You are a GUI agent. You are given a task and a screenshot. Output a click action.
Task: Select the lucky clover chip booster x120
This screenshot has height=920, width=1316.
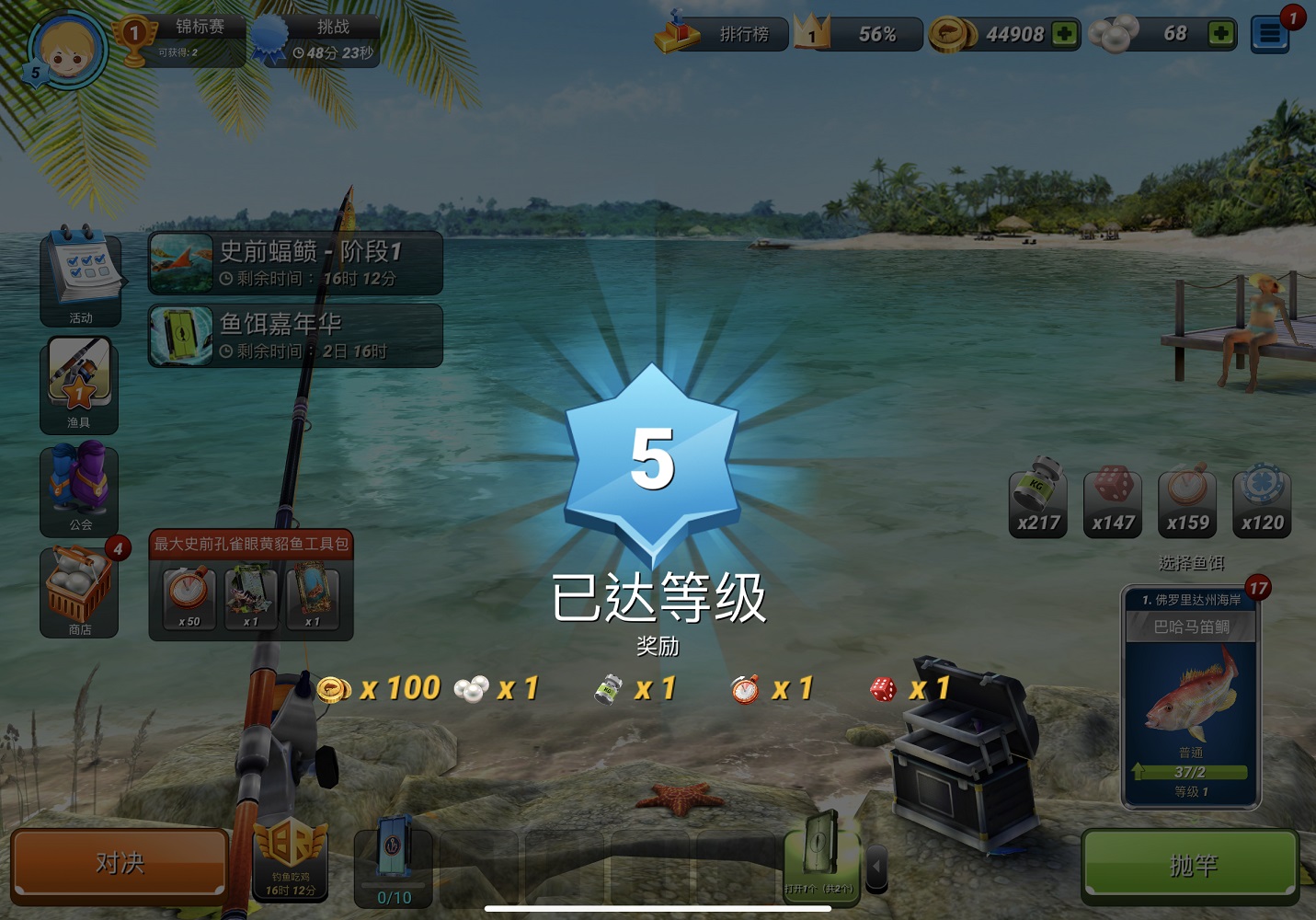tap(1262, 501)
